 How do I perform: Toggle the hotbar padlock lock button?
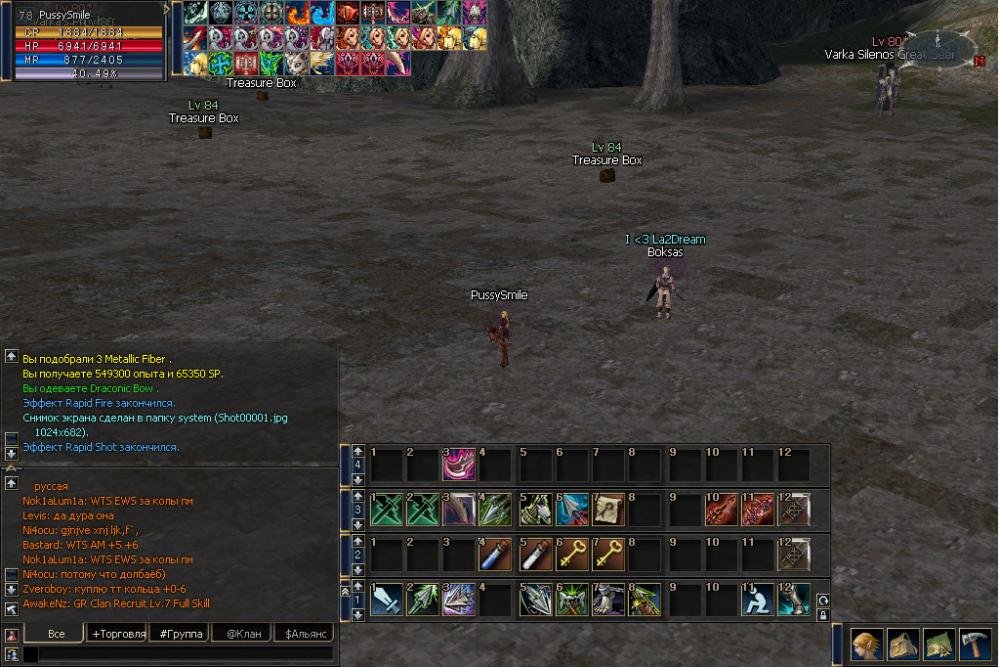tap(823, 614)
